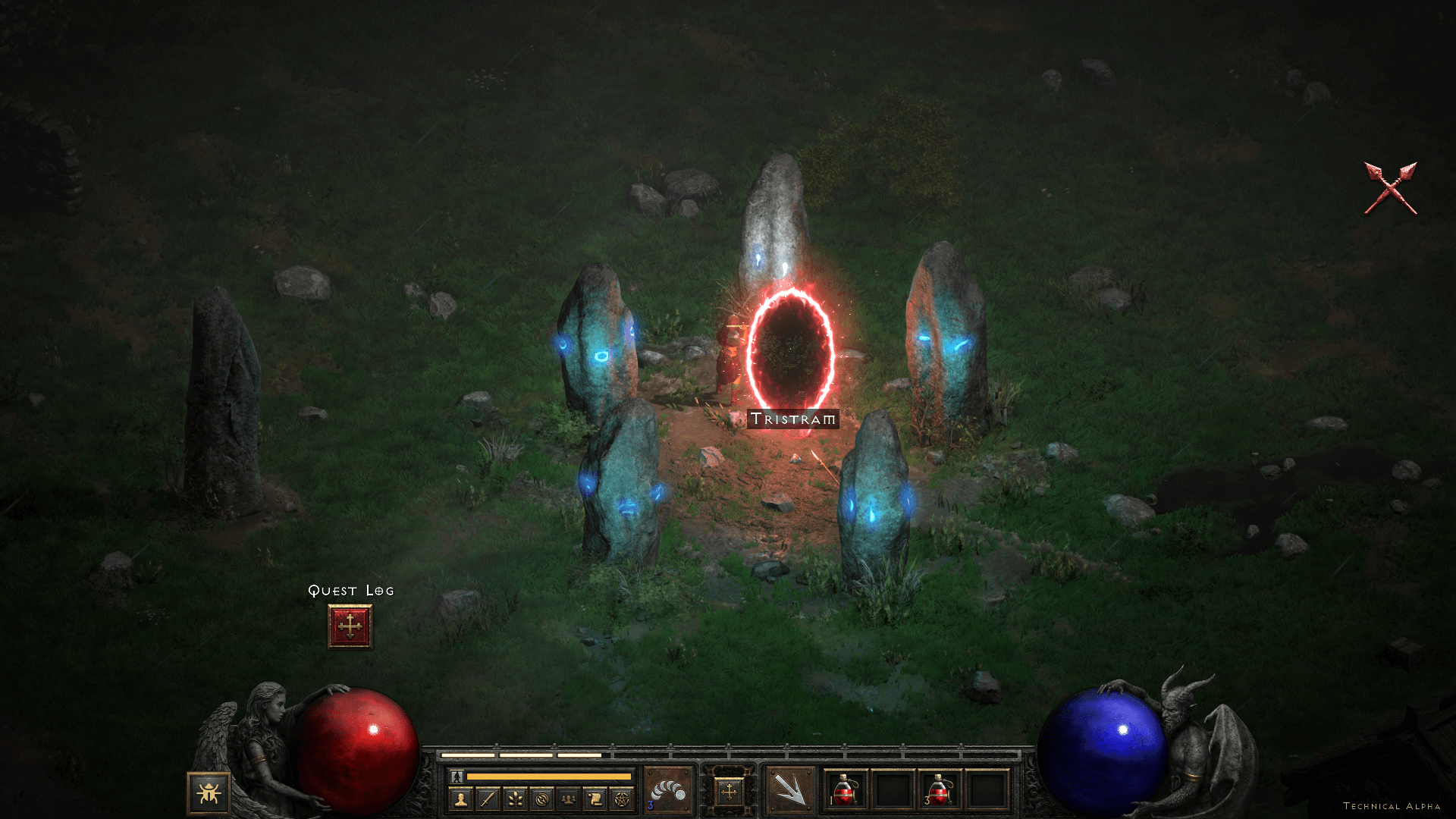Image resolution: width=1456 pixels, height=819 pixels.
Task: Open the scroll icon message log
Action: click(595, 799)
